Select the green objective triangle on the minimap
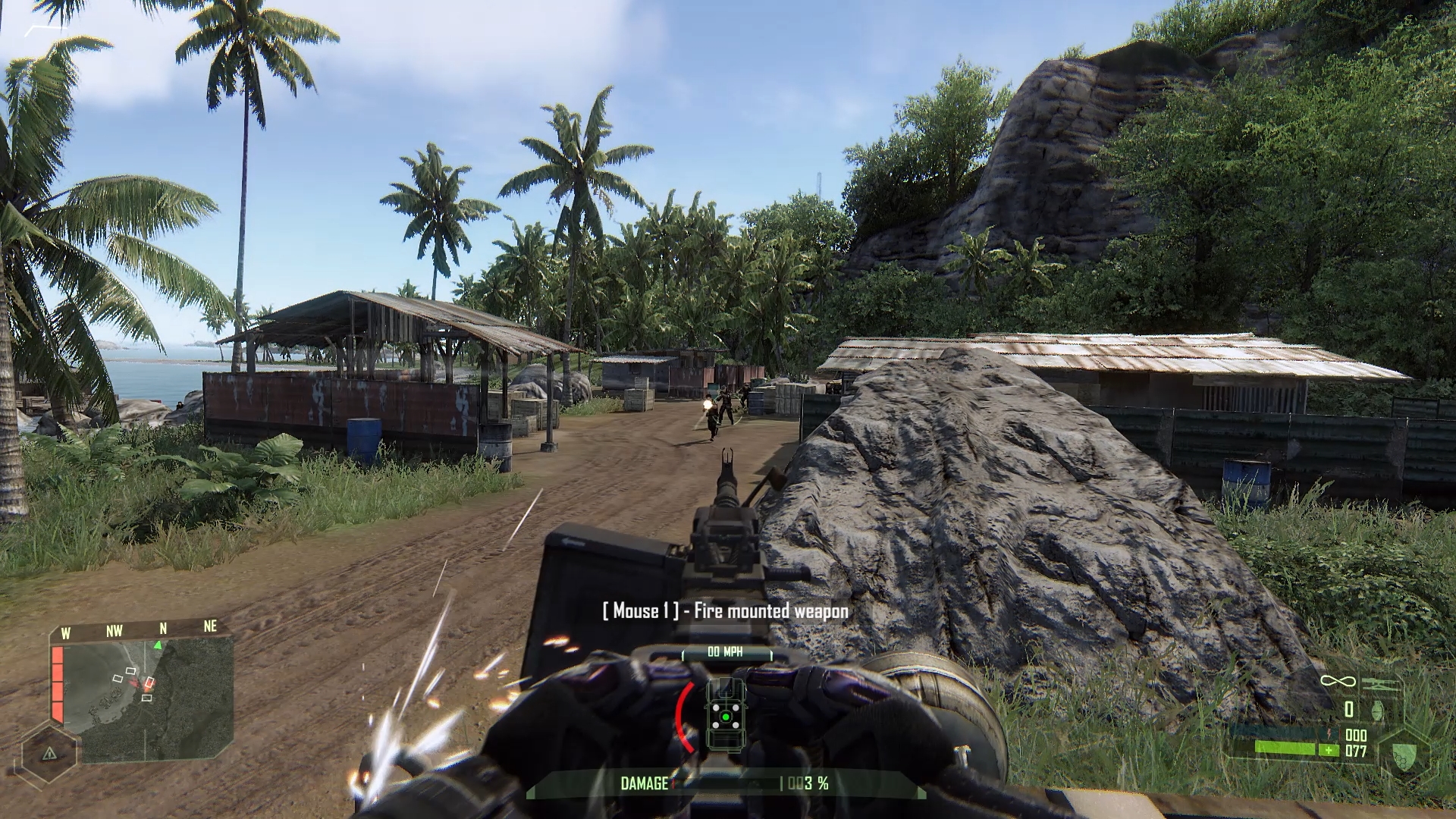The width and height of the screenshot is (1456, 819). (x=158, y=645)
